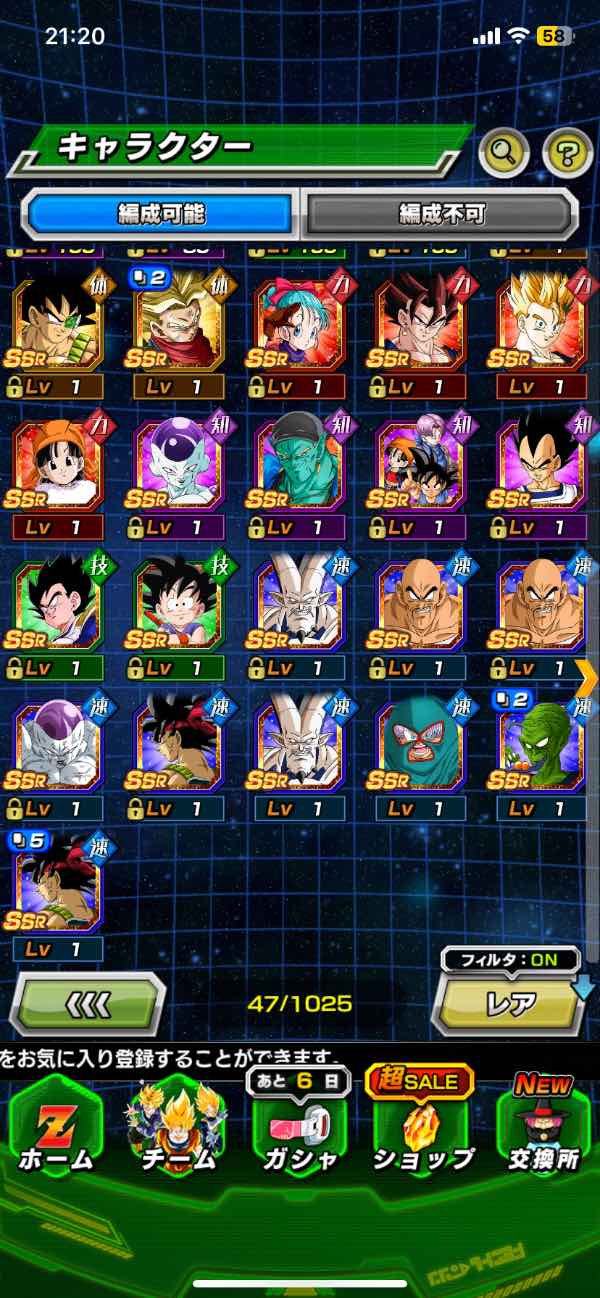Select the green Saibaman-like character card
Screen dimensions: 600x1298
[542, 746]
